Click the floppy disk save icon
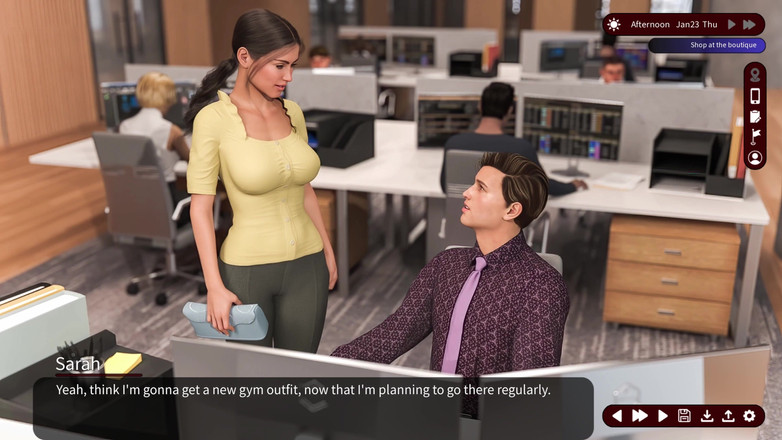 tap(684, 416)
